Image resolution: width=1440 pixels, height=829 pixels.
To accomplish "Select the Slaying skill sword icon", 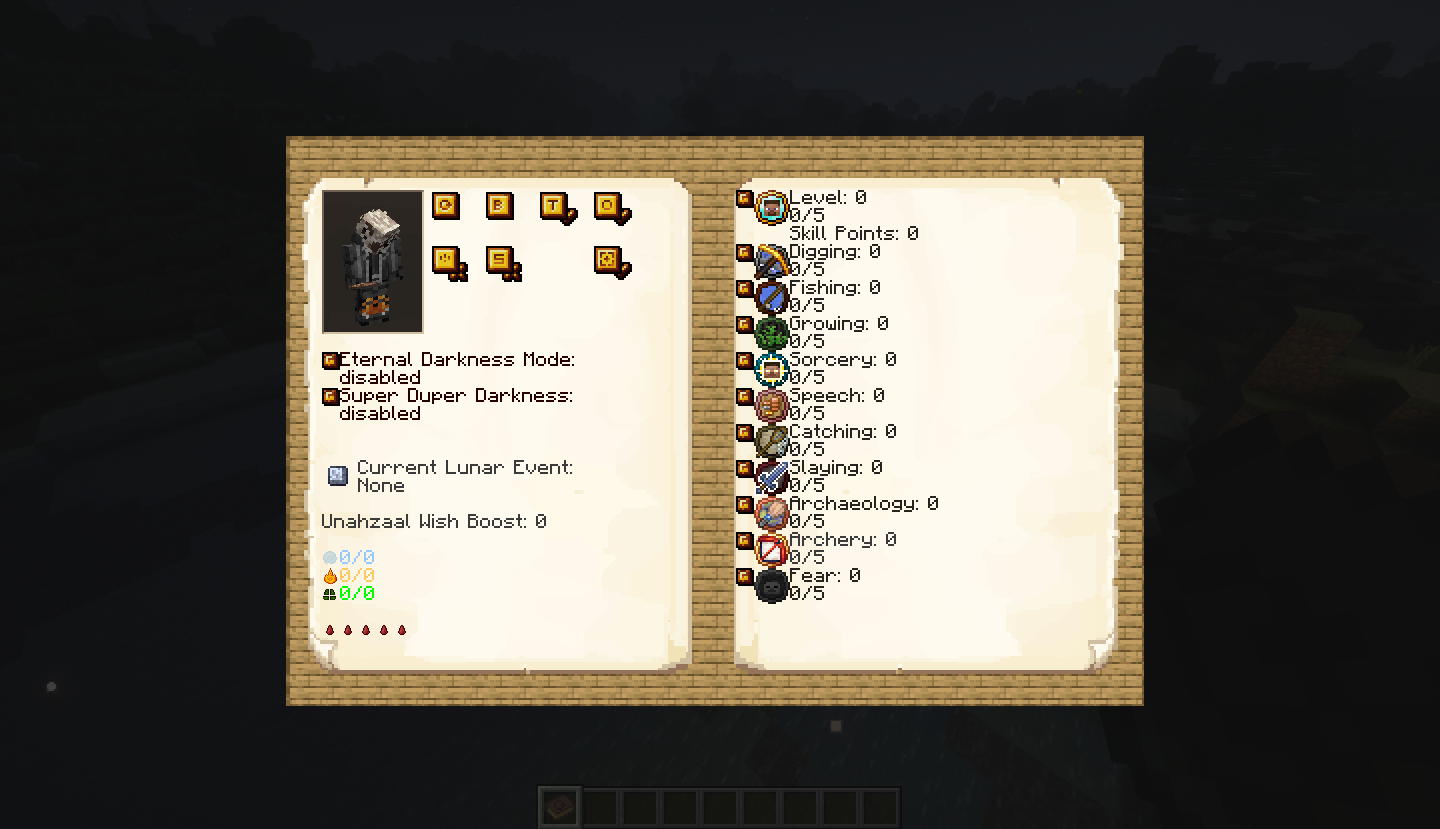I will tap(772, 478).
